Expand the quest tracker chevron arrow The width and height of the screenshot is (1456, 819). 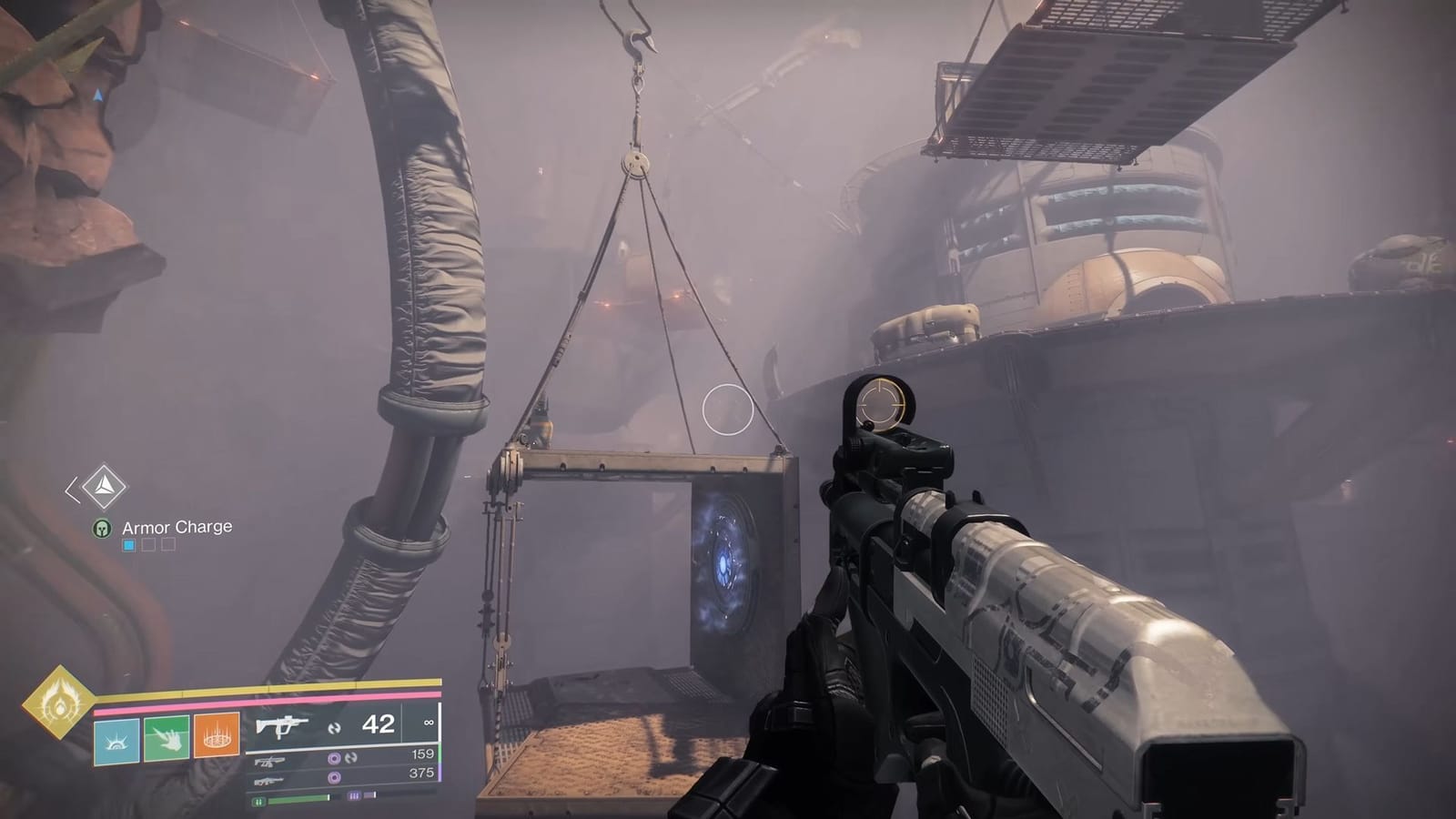coord(71,489)
